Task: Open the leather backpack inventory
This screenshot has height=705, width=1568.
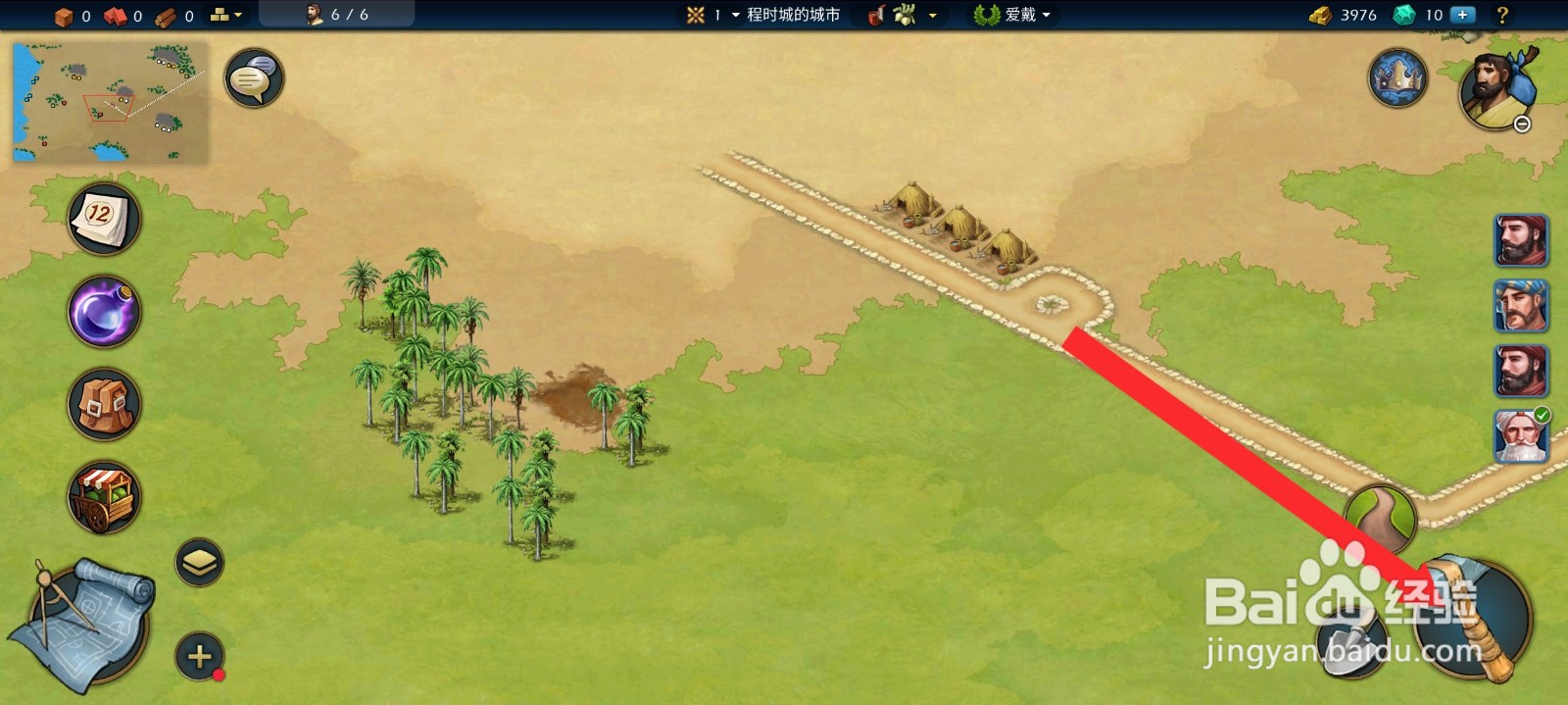Action: tap(104, 404)
